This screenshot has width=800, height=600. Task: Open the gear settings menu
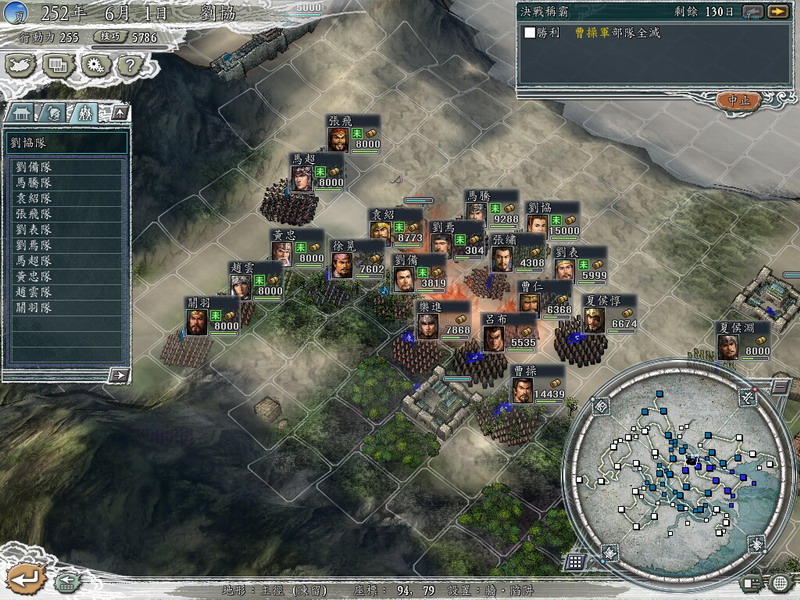pos(93,66)
